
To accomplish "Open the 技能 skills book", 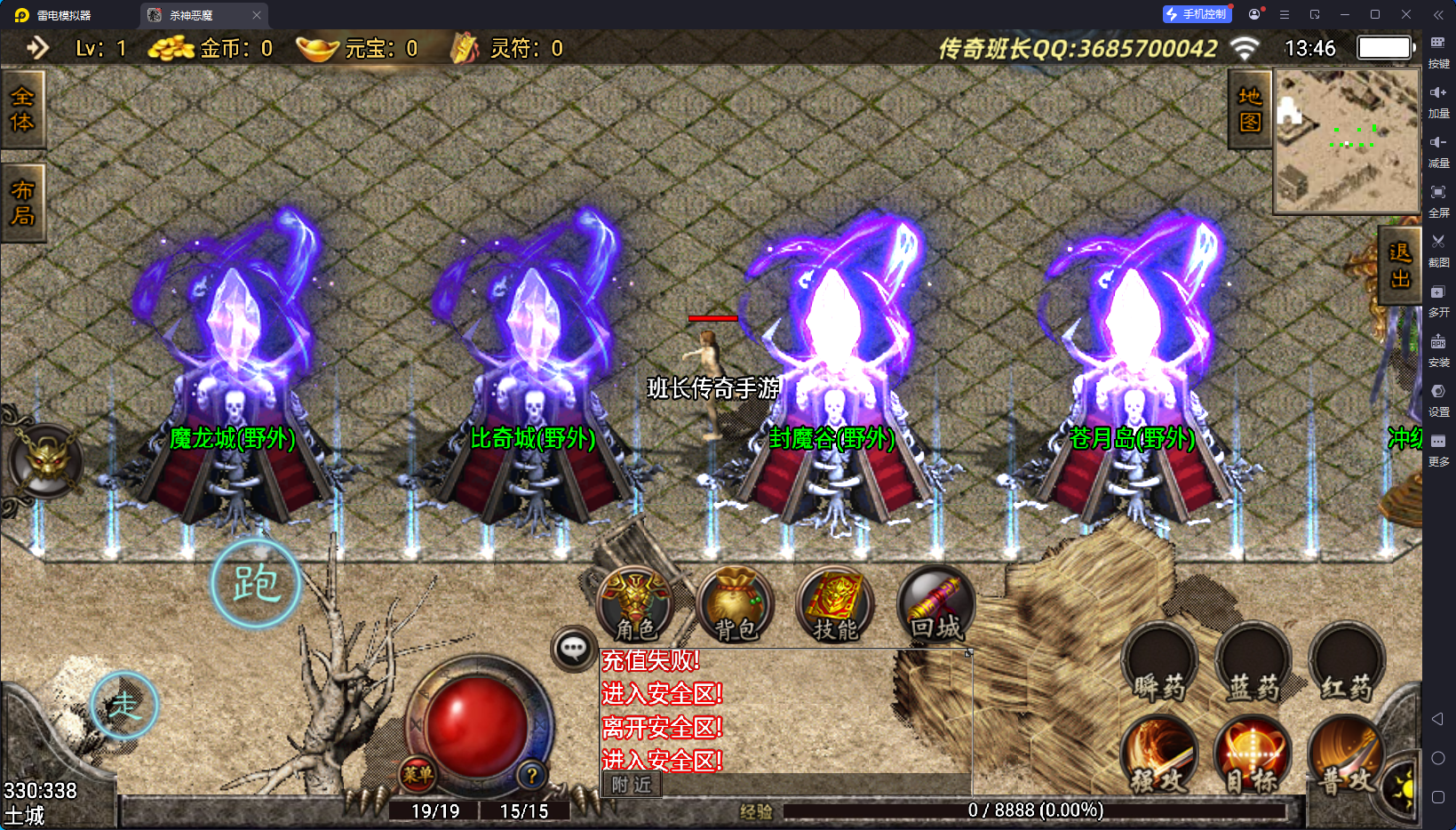I will coord(835,604).
